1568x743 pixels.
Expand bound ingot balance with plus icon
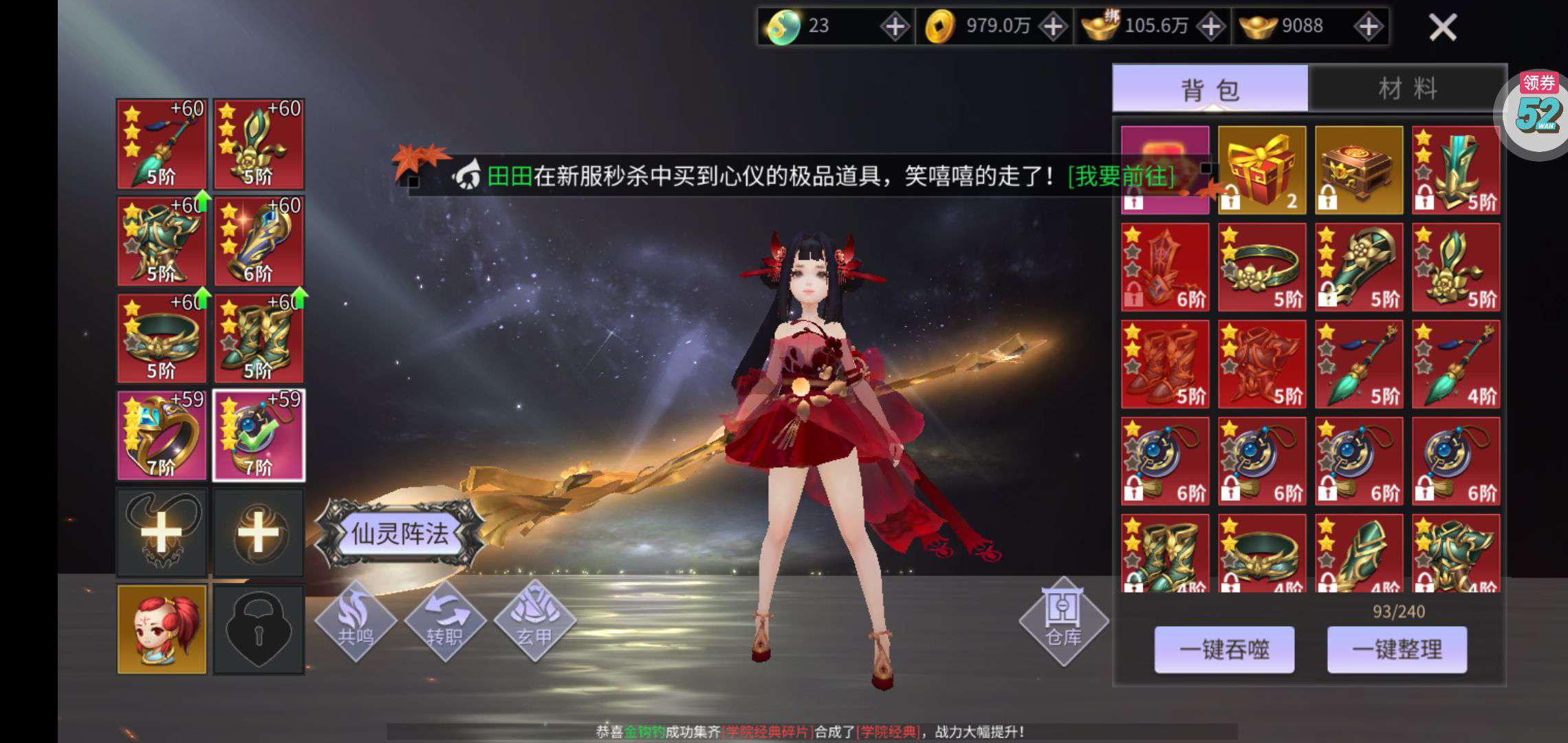[1210, 25]
